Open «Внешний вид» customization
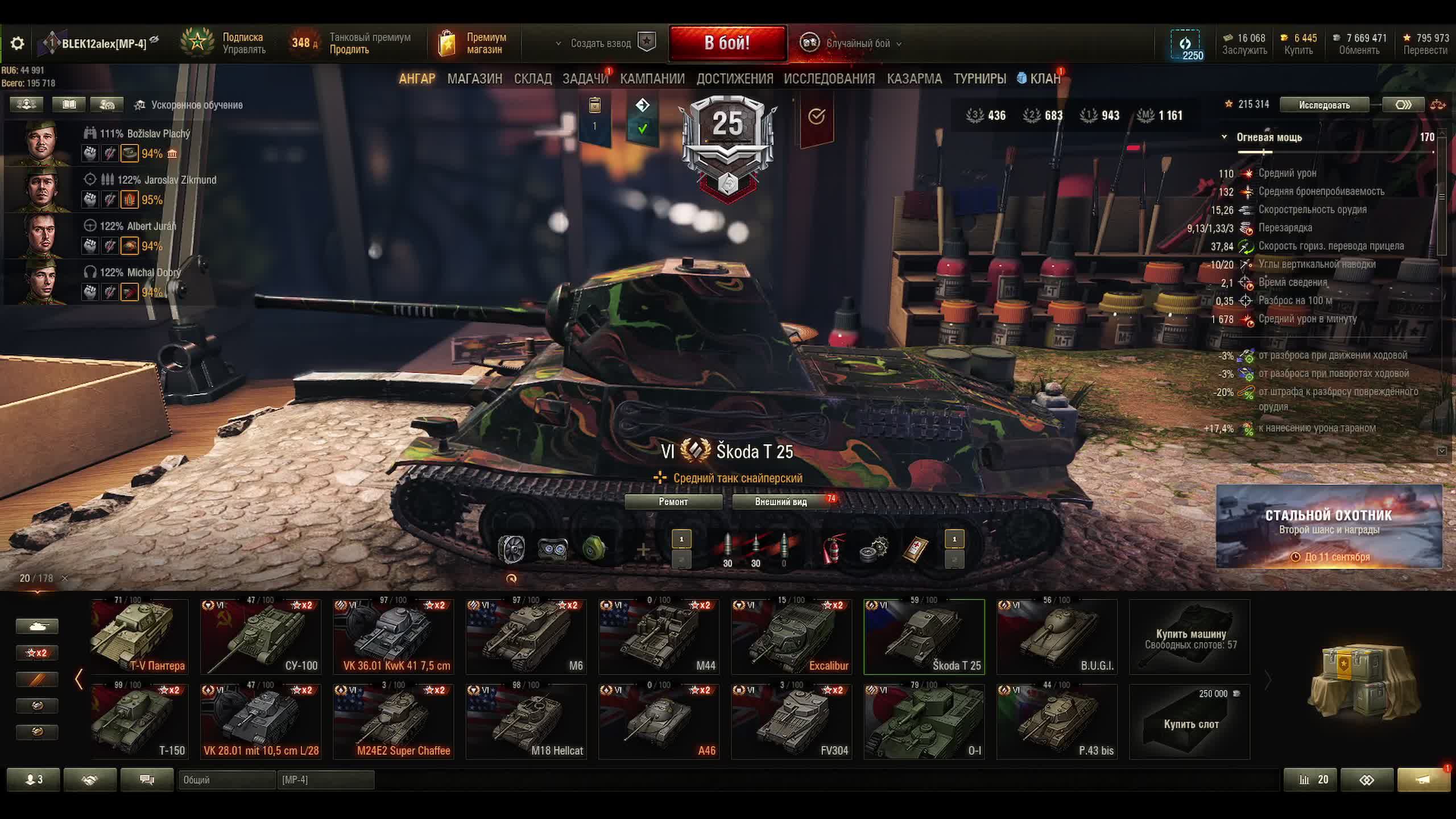1456x819 pixels. click(780, 502)
